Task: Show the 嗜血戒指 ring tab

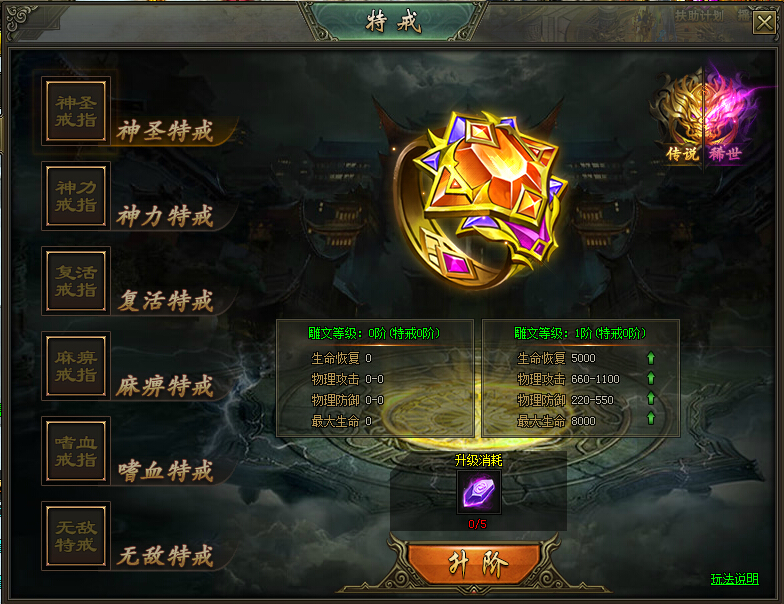Action: pos(76,451)
